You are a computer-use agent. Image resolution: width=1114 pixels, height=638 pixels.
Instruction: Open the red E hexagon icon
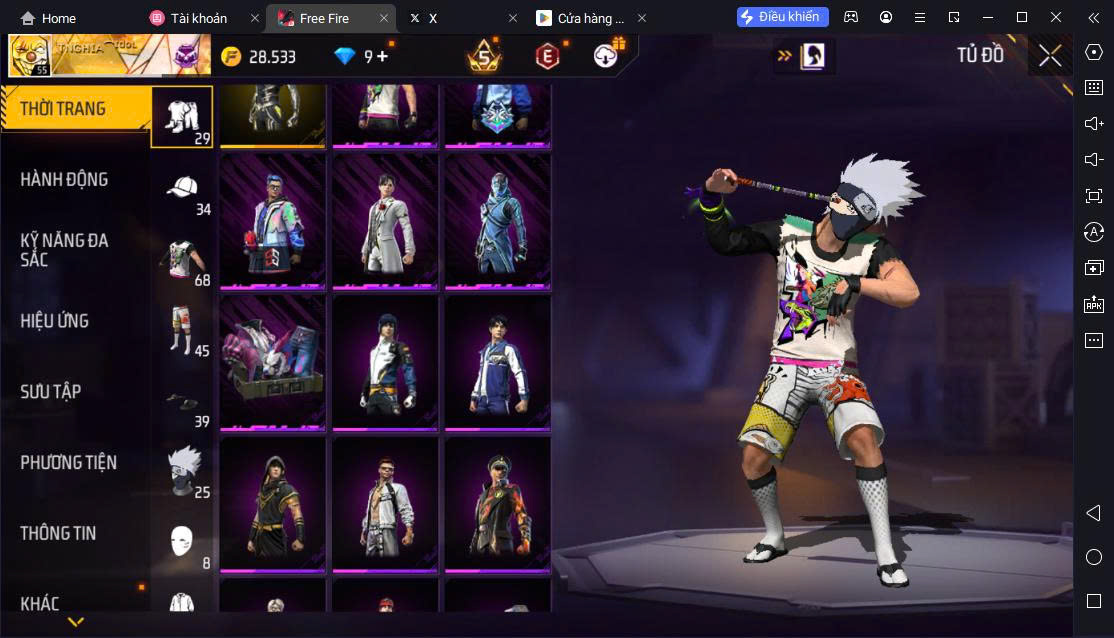click(x=546, y=56)
